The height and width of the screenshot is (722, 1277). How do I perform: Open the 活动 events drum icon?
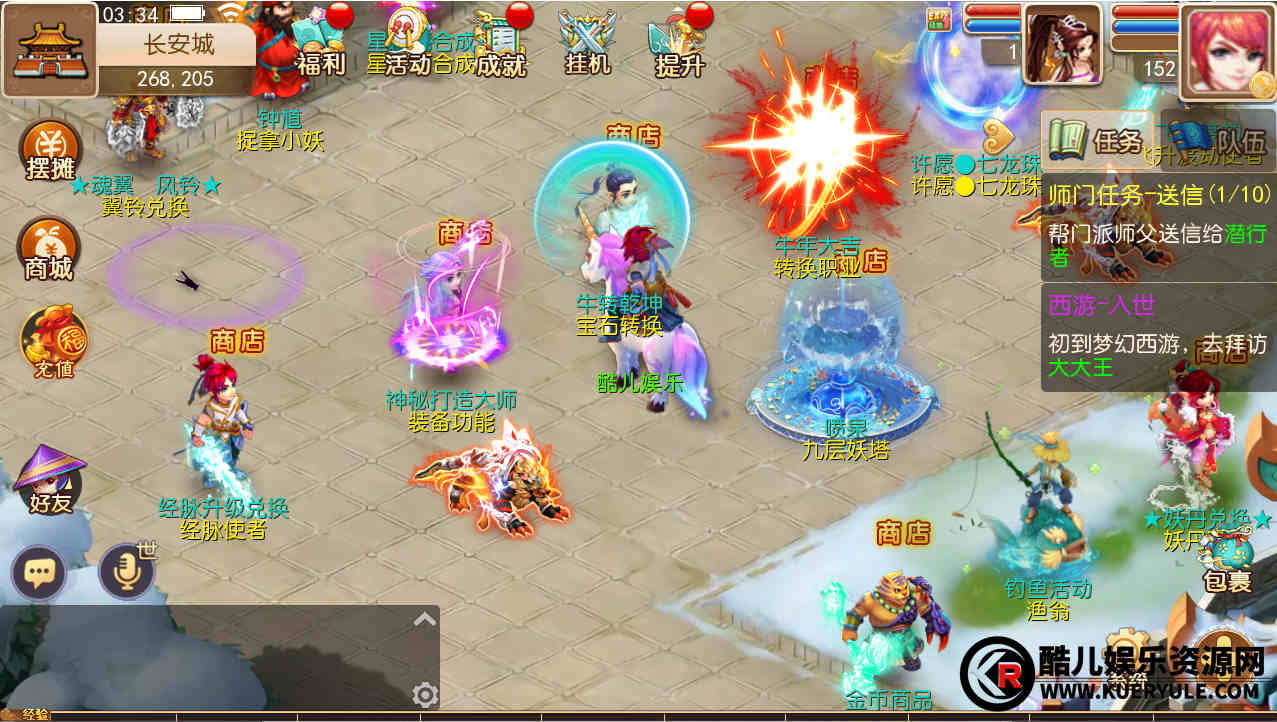click(x=408, y=42)
